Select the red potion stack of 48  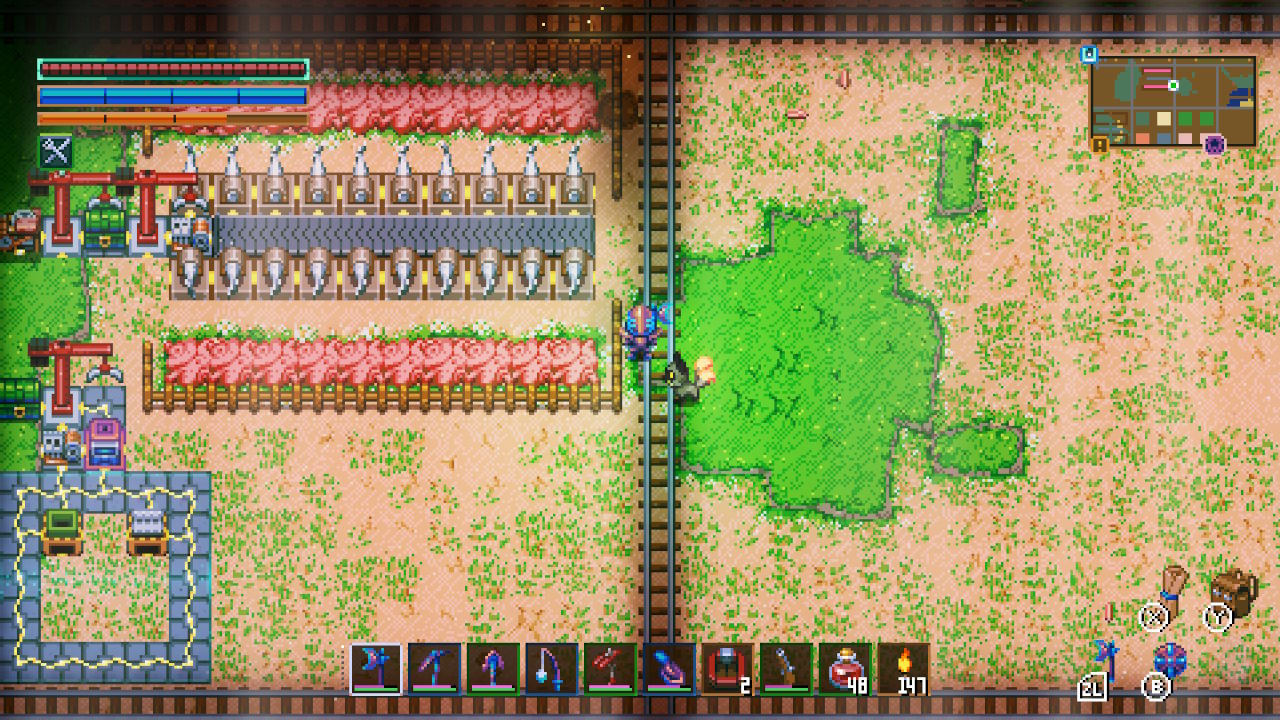pos(844,669)
